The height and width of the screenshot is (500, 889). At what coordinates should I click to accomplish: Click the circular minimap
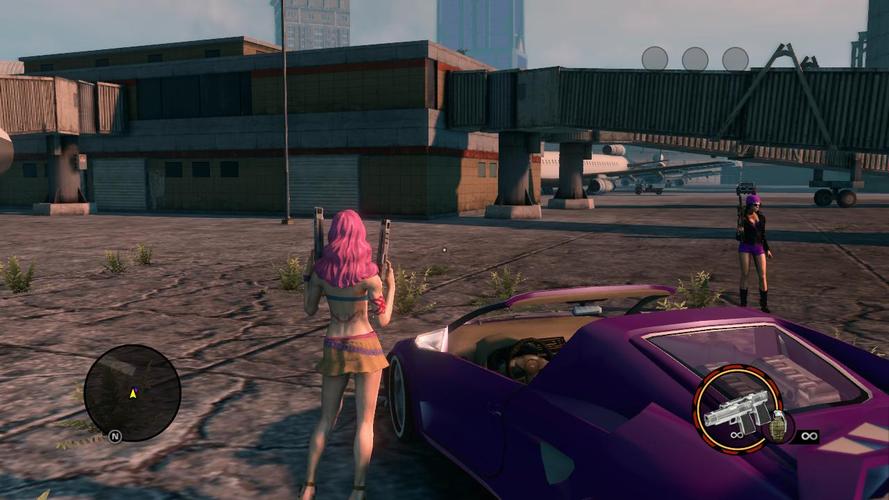click(132, 393)
